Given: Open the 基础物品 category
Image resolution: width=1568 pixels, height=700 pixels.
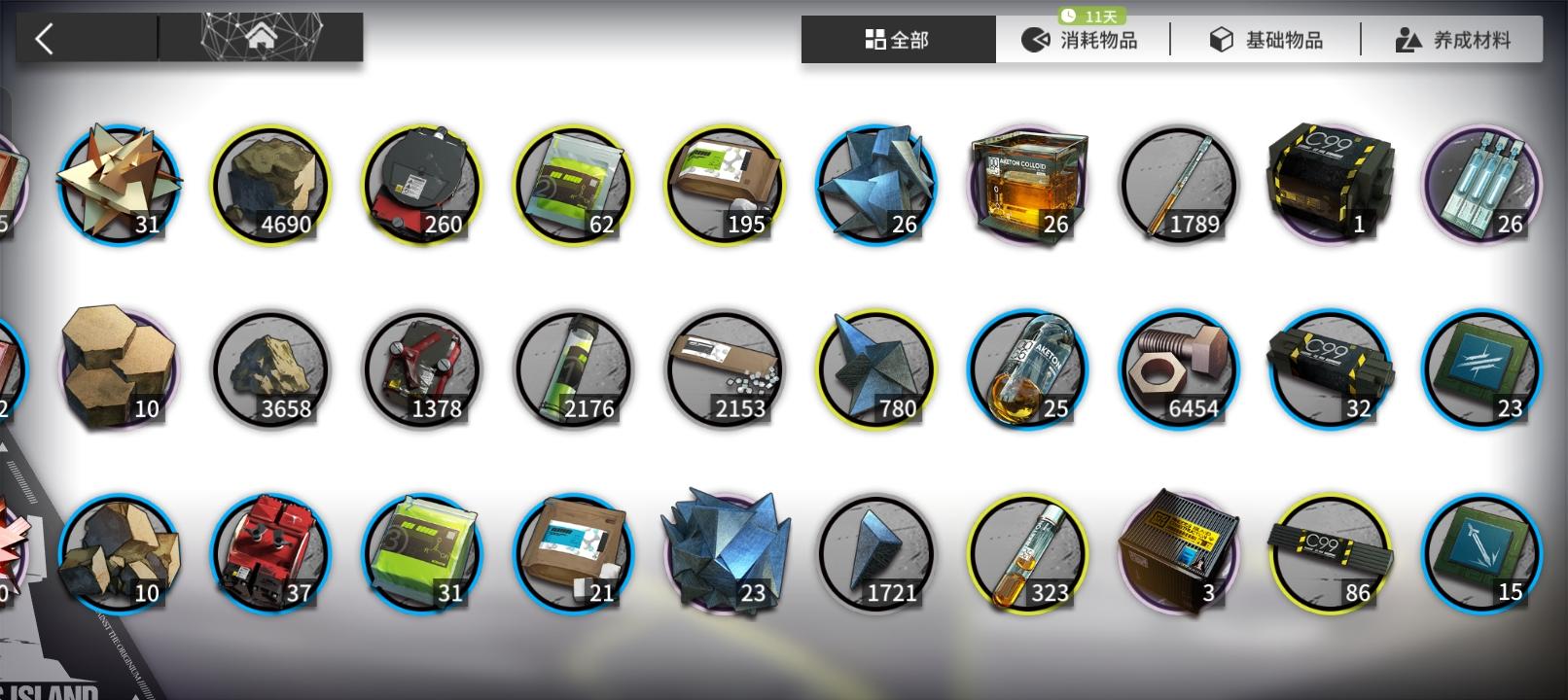Looking at the screenshot, I should point(1265,39).
